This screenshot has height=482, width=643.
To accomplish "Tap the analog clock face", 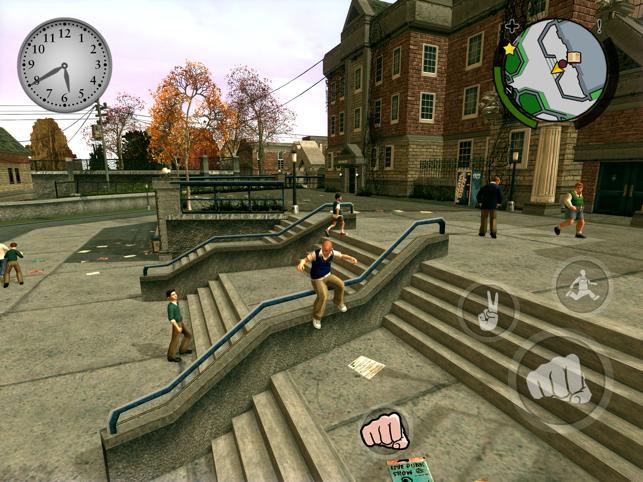I will [x=65, y=65].
